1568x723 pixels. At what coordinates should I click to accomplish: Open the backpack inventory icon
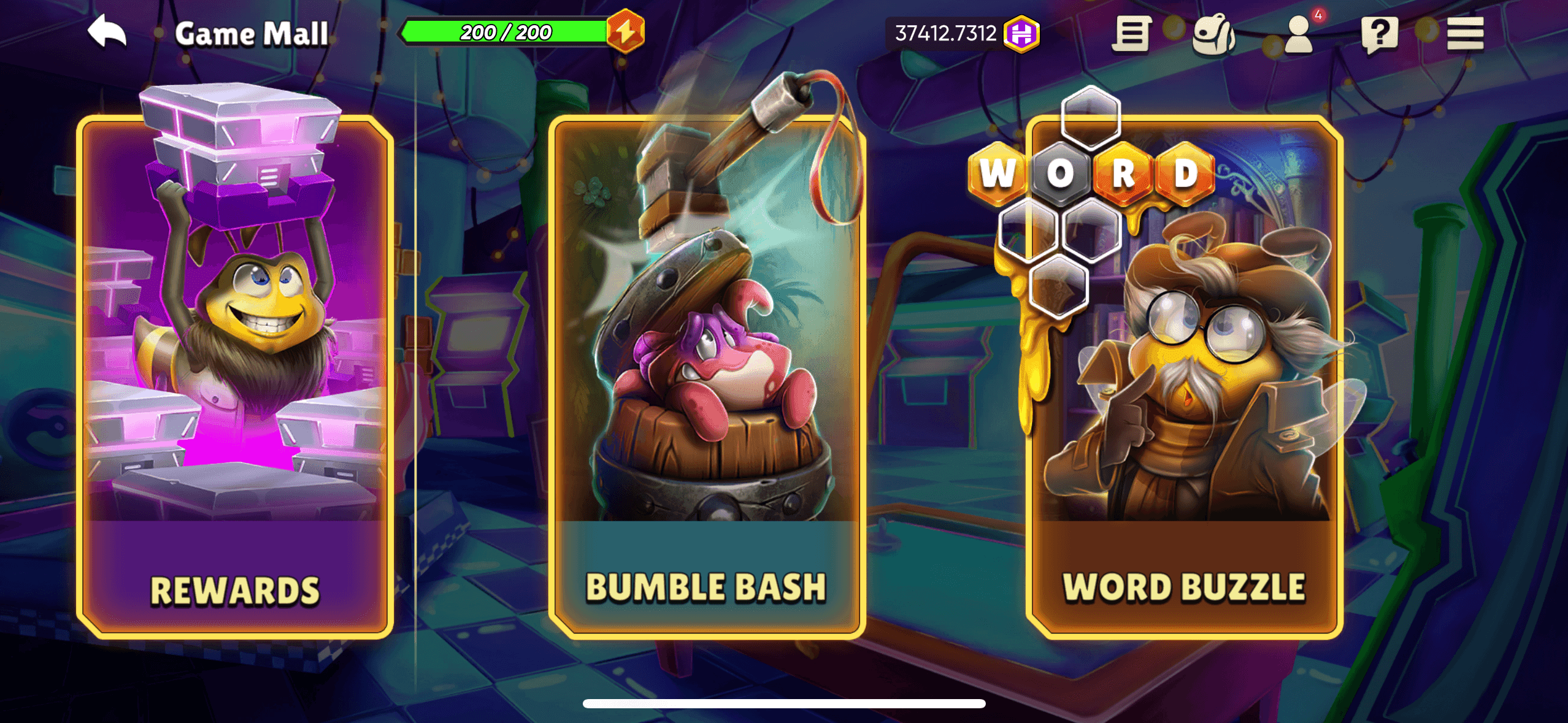[x=1215, y=34]
